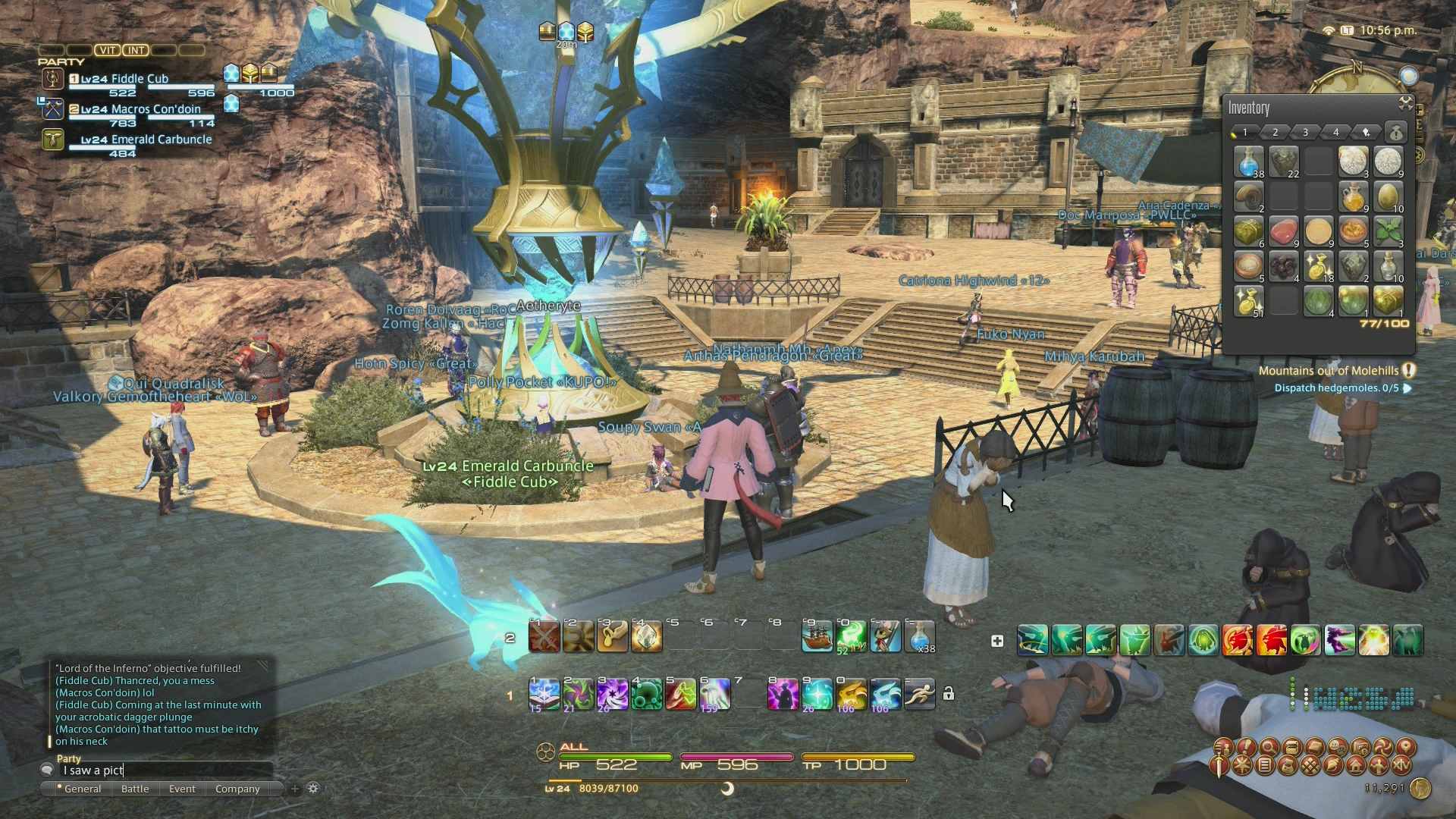Open the key items bag button
The height and width of the screenshot is (819, 1456).
click(1395, 133)
